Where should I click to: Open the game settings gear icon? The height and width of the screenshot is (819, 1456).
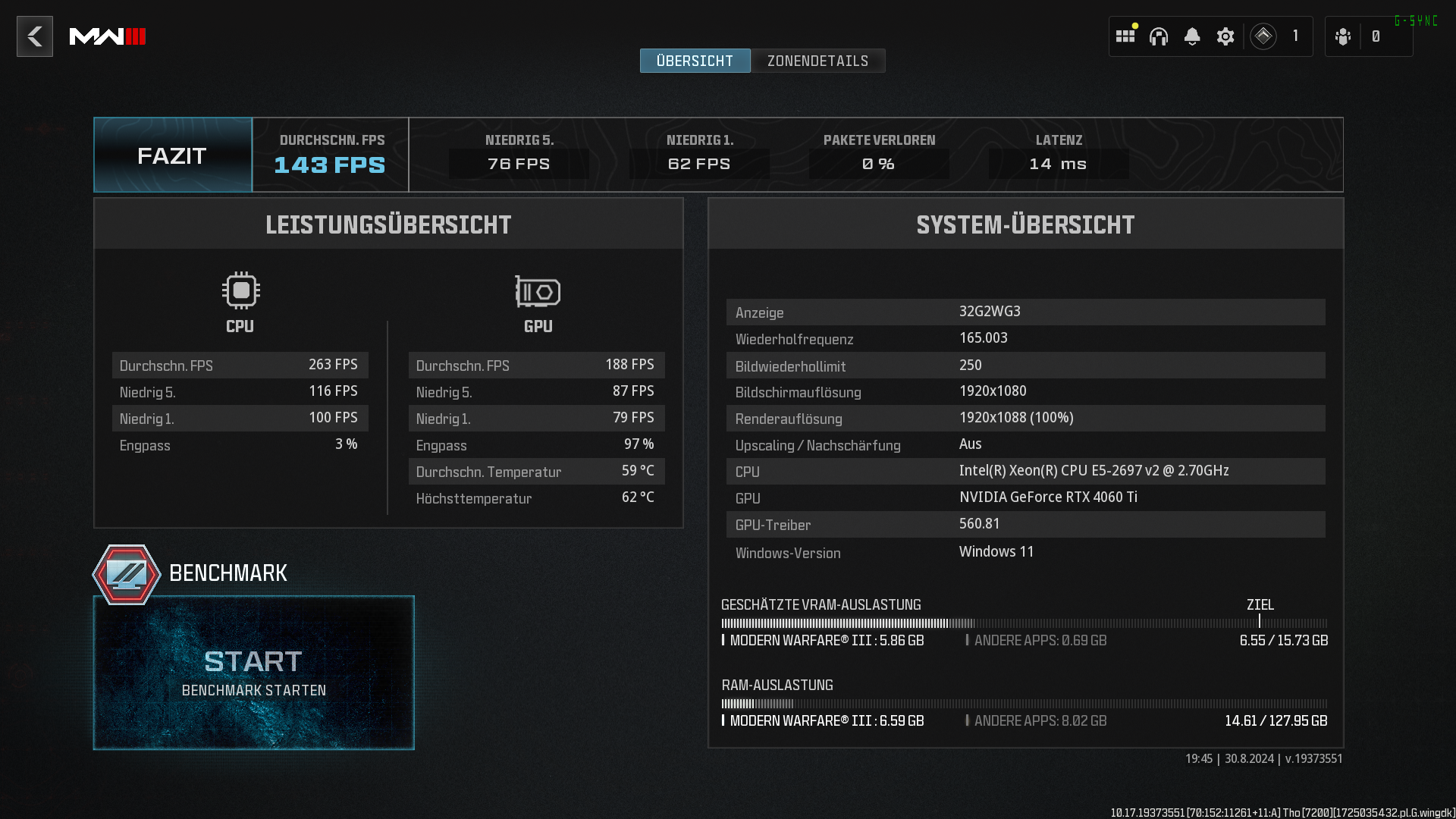[1225, 36]
